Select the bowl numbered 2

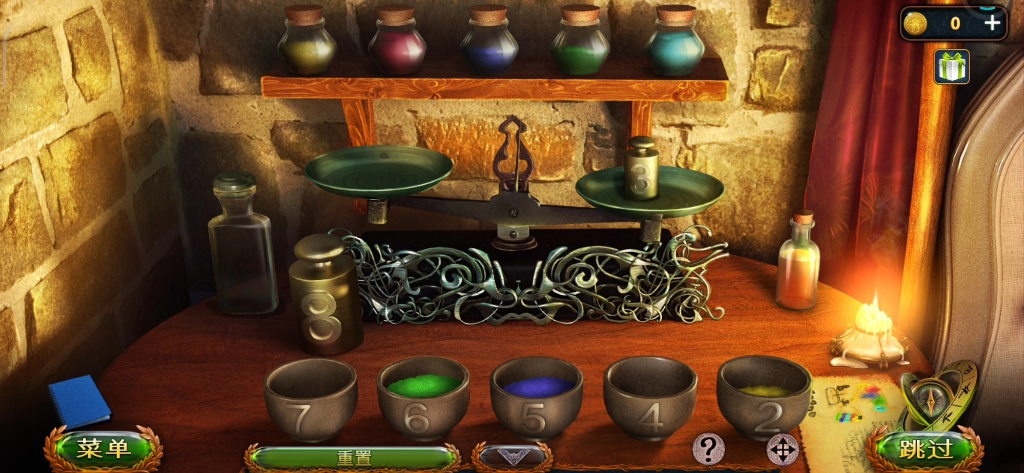[x=764, y=397]
